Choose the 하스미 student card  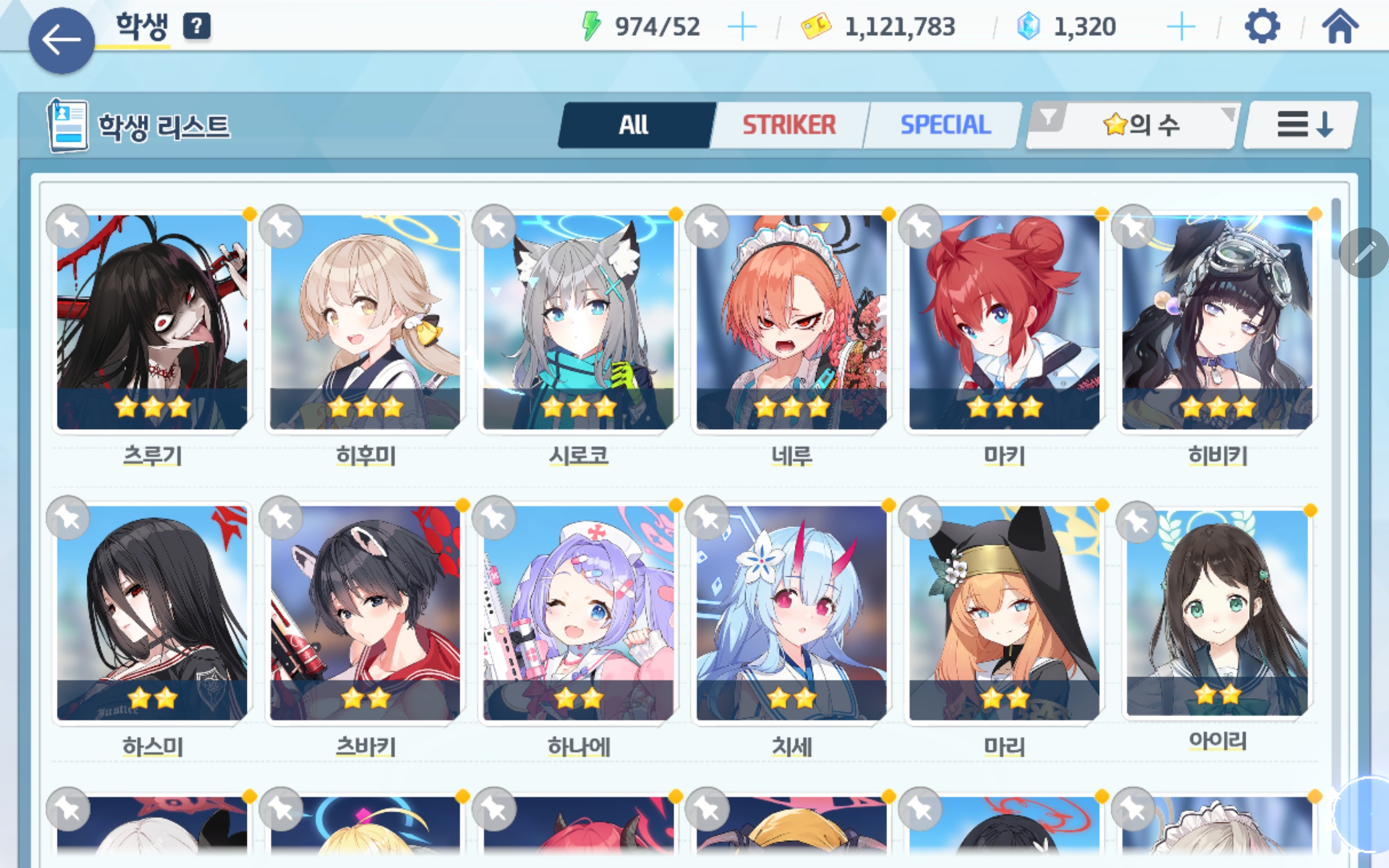(x=152, y=612)
